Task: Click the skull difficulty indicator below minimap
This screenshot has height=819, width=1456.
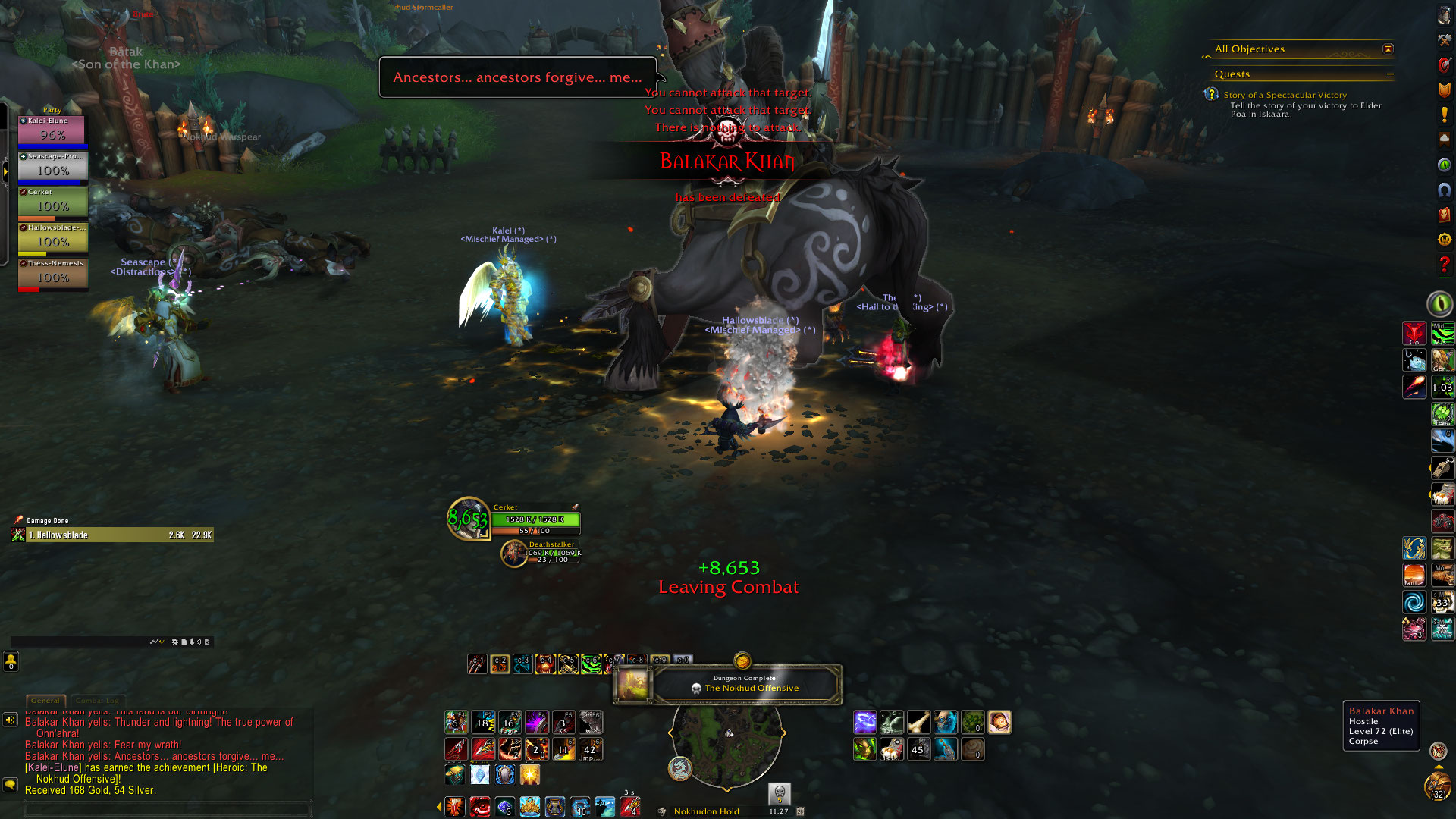Action: pos(779,793)
